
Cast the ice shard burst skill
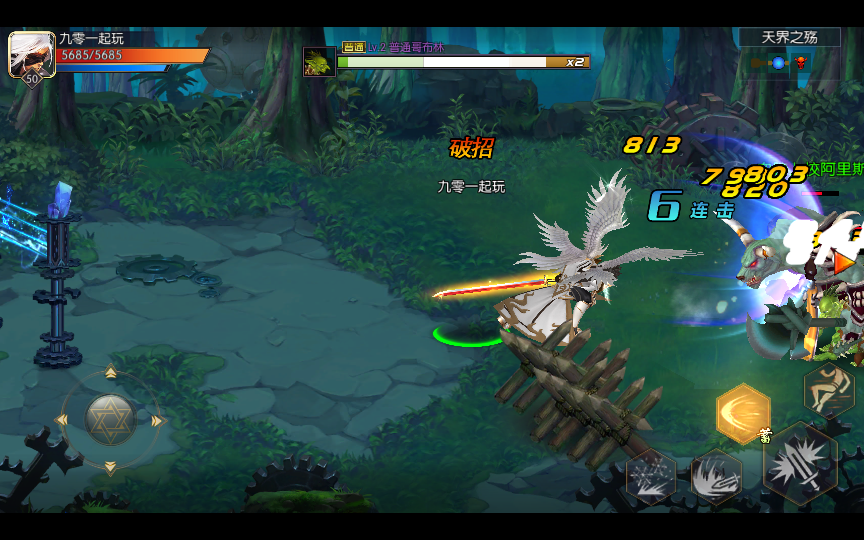pyautogui.click(x=651, y=476)
